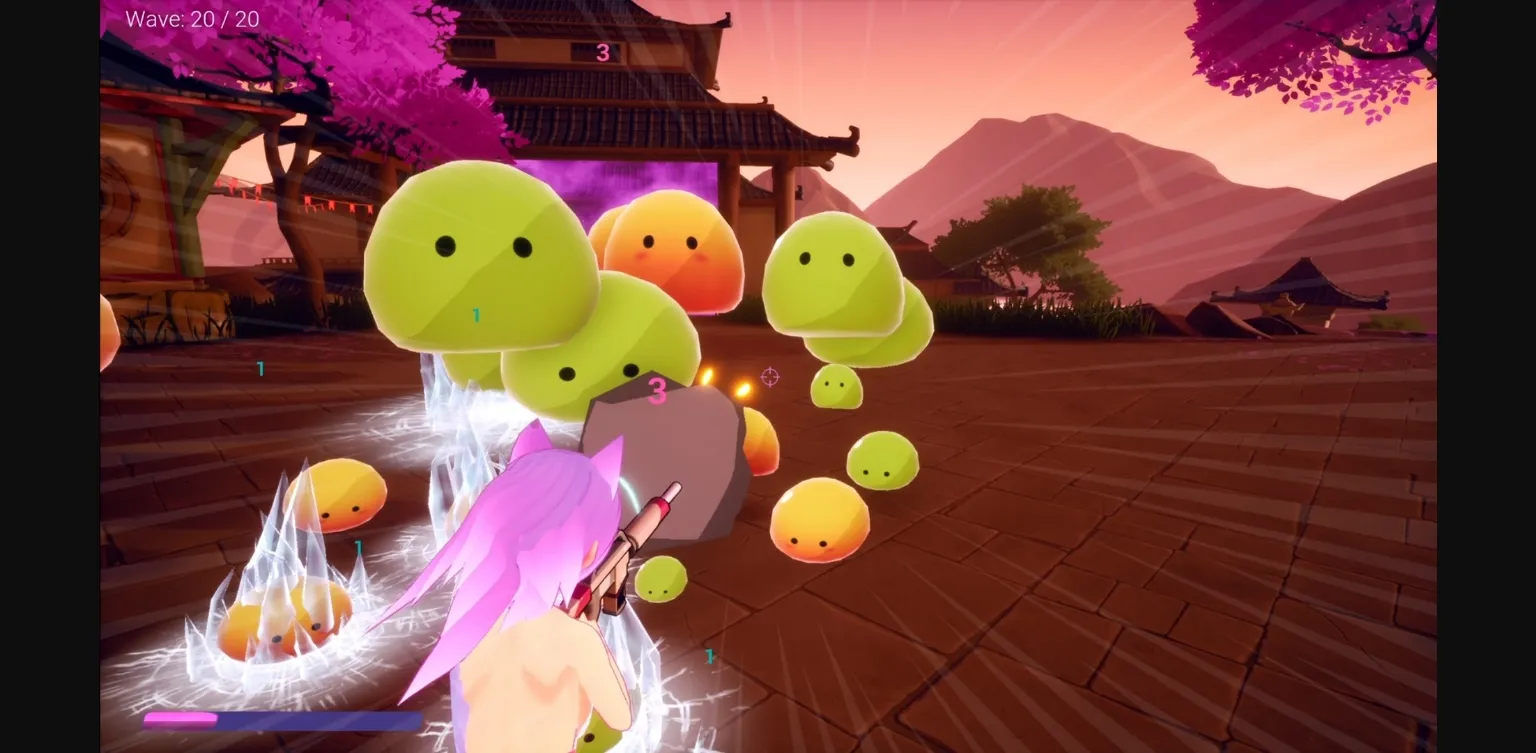Click the cyan damage number 1 near bottom center

pyautogui.click(x=710, y=657)
